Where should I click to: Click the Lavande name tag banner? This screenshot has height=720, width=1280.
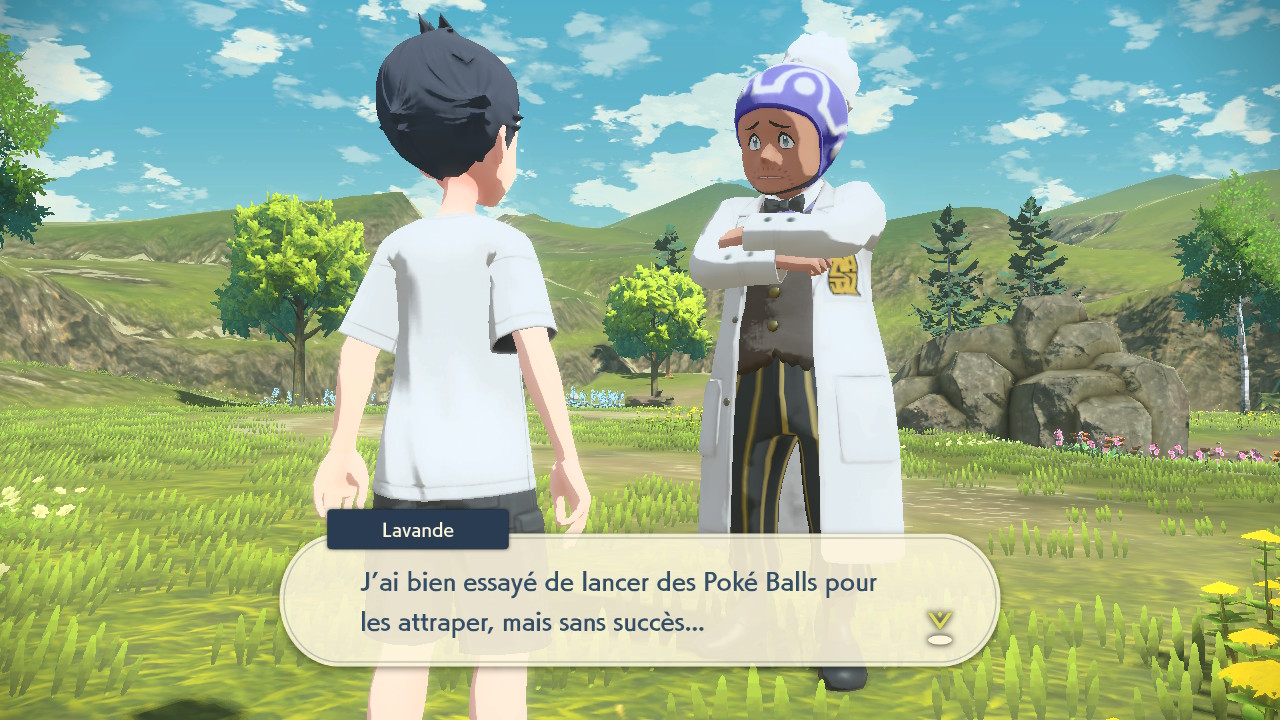[417, 530]
